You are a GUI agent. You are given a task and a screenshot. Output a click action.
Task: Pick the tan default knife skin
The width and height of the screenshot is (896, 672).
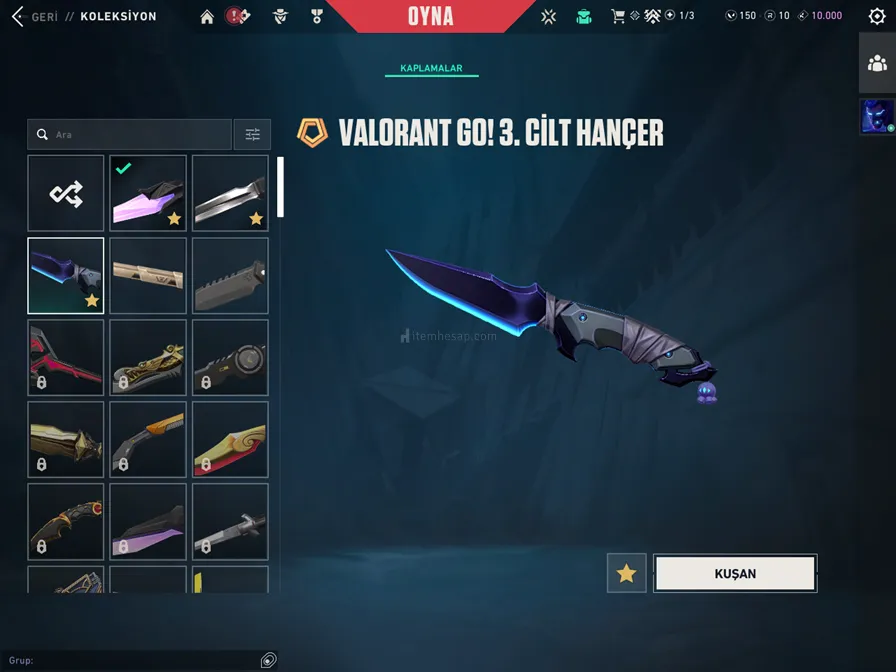click(148, 275)
